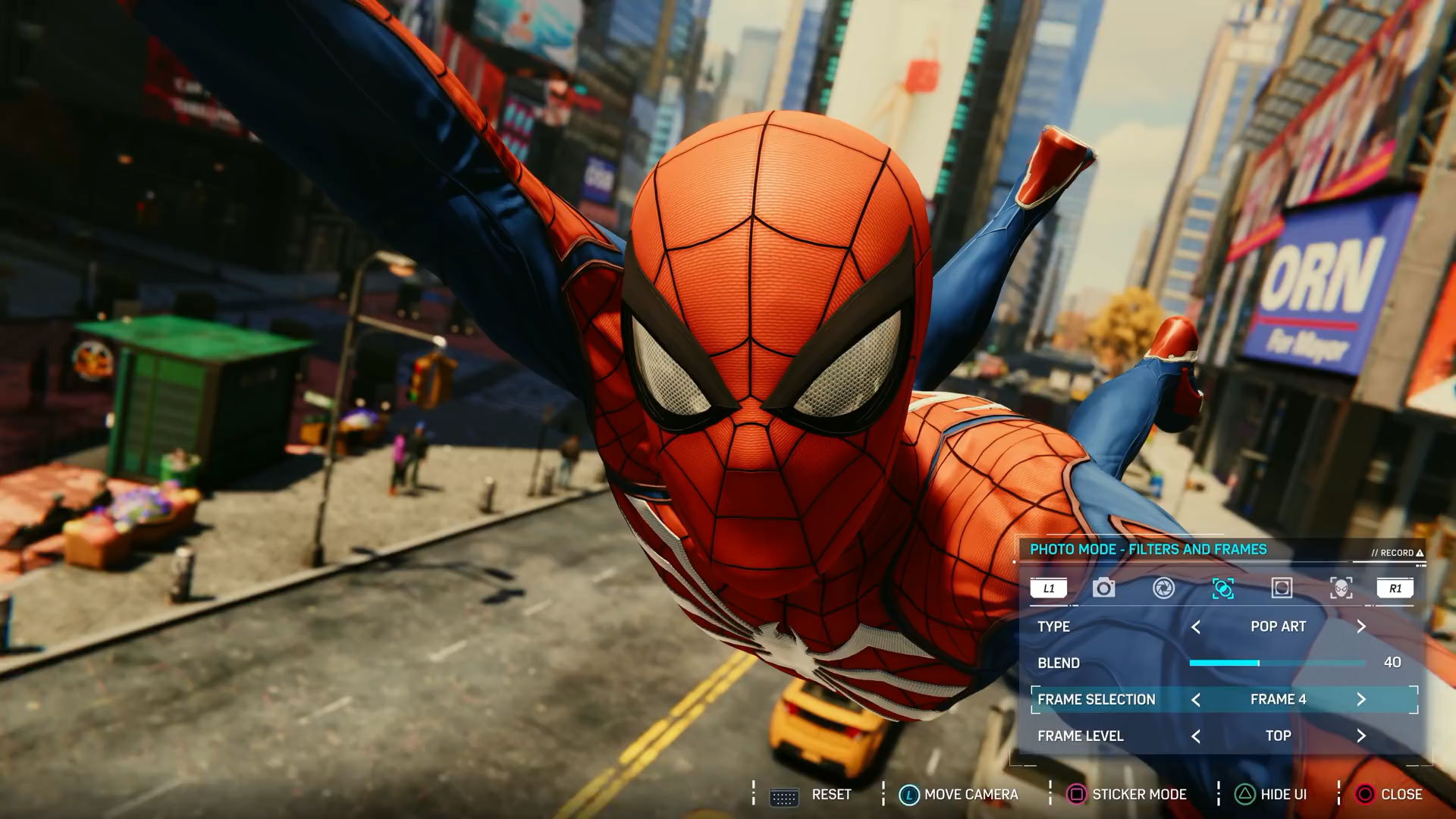Advance to the frame after Frame 4
The image size is (1456, 819).
[x=1361, y=699]
